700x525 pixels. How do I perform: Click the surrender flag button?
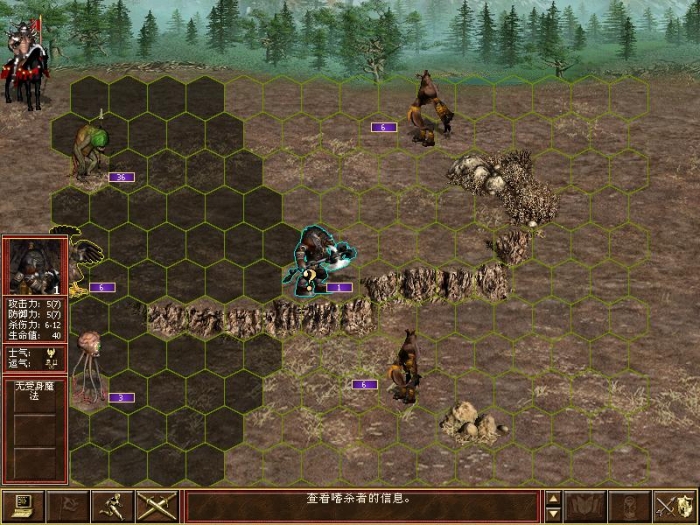tap(67, 507)
